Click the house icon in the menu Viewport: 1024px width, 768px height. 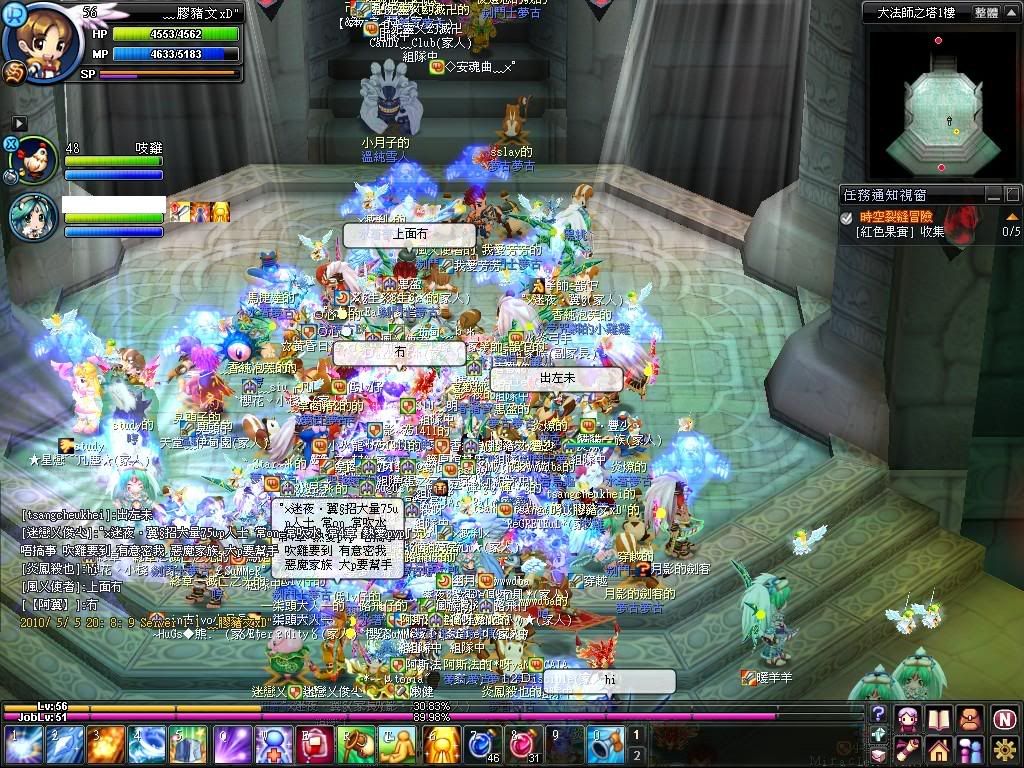(938, 749)
